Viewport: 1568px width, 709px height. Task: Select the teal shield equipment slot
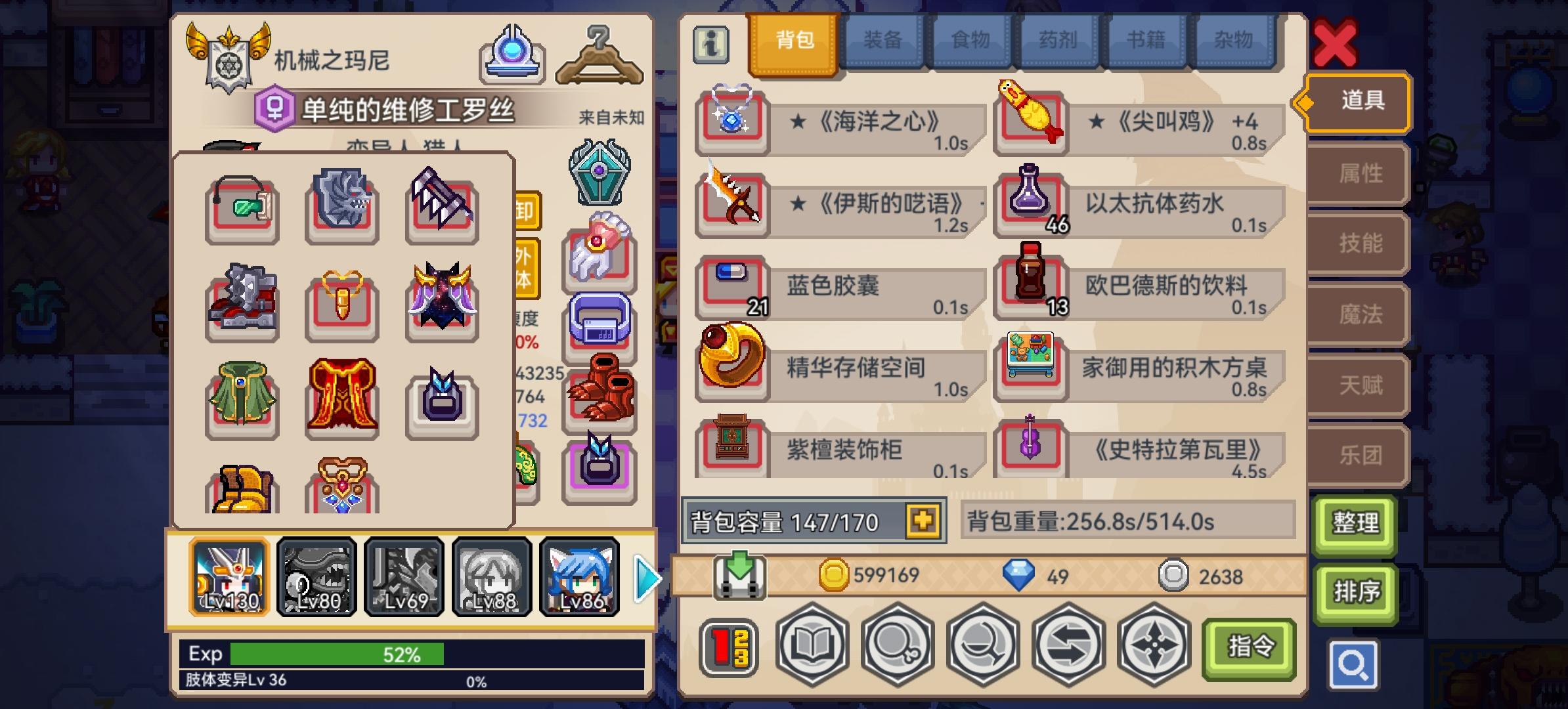(x=599, y=172)
